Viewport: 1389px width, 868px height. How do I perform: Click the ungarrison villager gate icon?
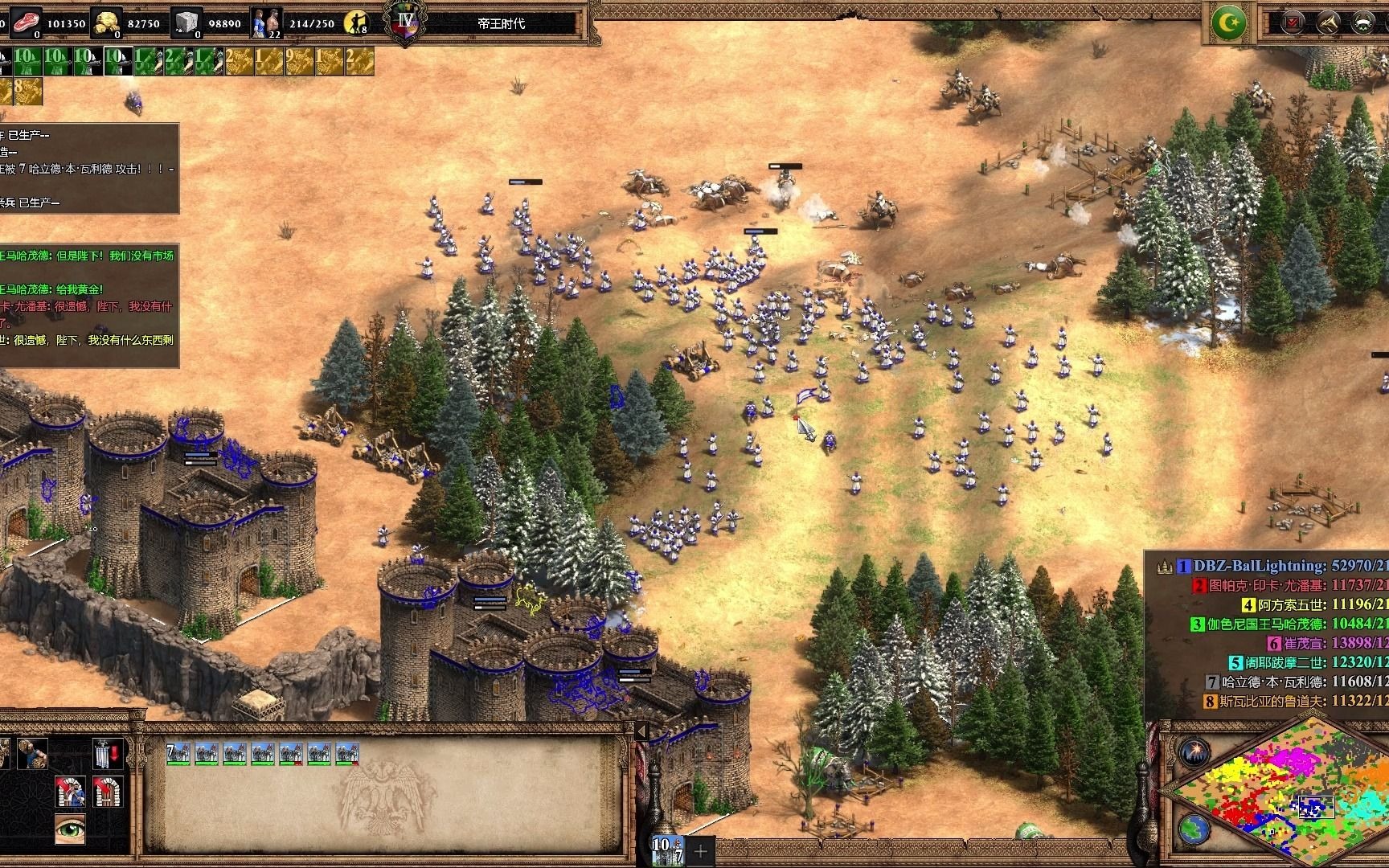click(x=70, y=791)
